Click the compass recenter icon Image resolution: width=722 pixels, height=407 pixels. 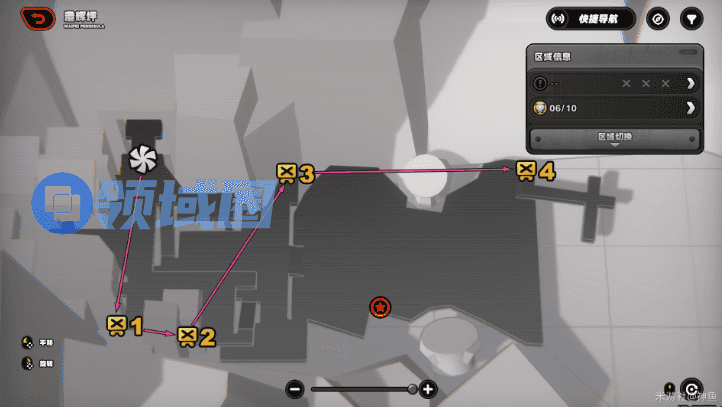657,18
